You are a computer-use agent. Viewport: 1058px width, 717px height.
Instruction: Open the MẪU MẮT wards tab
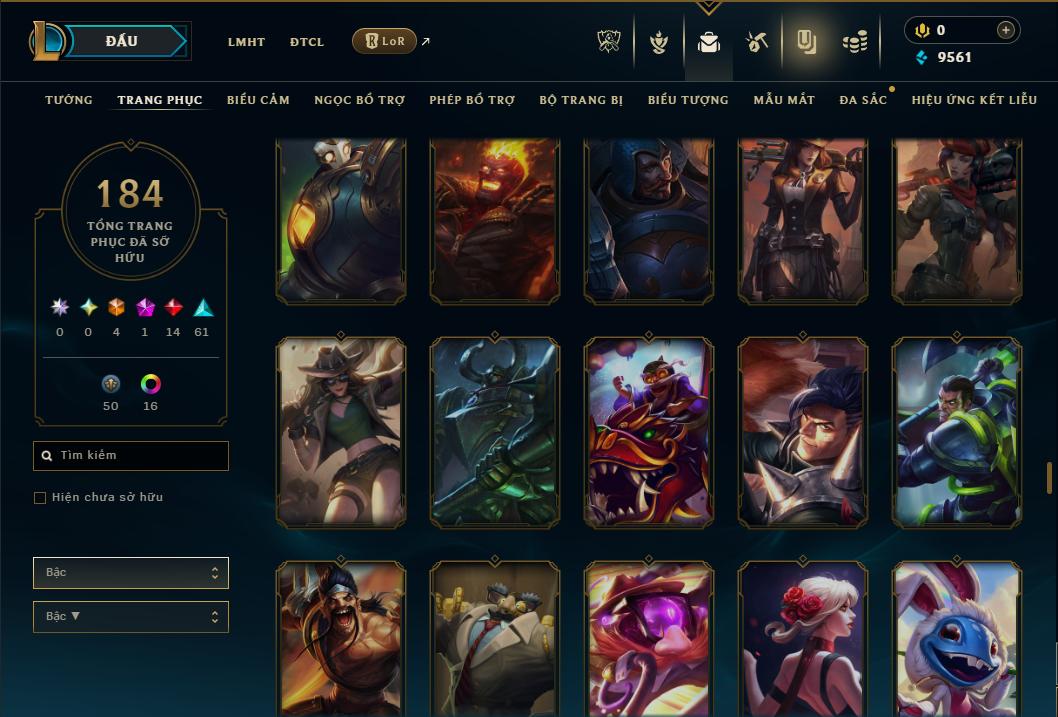784,100
